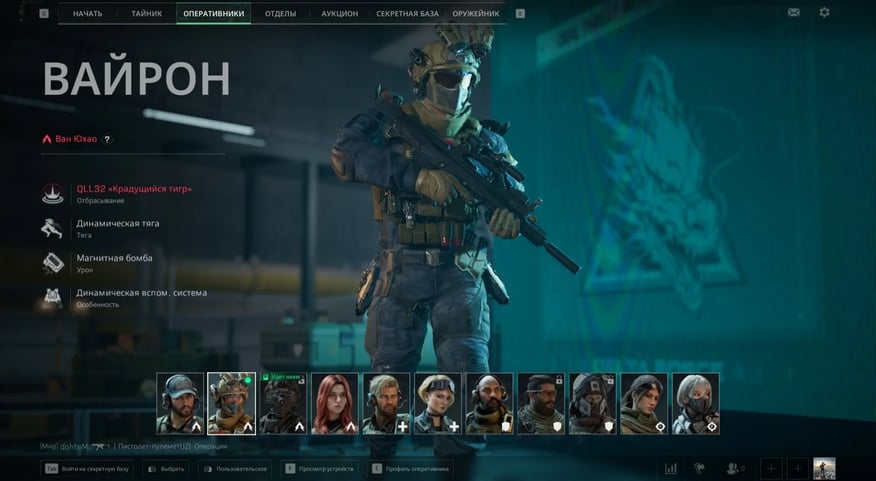876x481 pixels.
Task: Open the Аукцион tab
Action: coord(339,13)
